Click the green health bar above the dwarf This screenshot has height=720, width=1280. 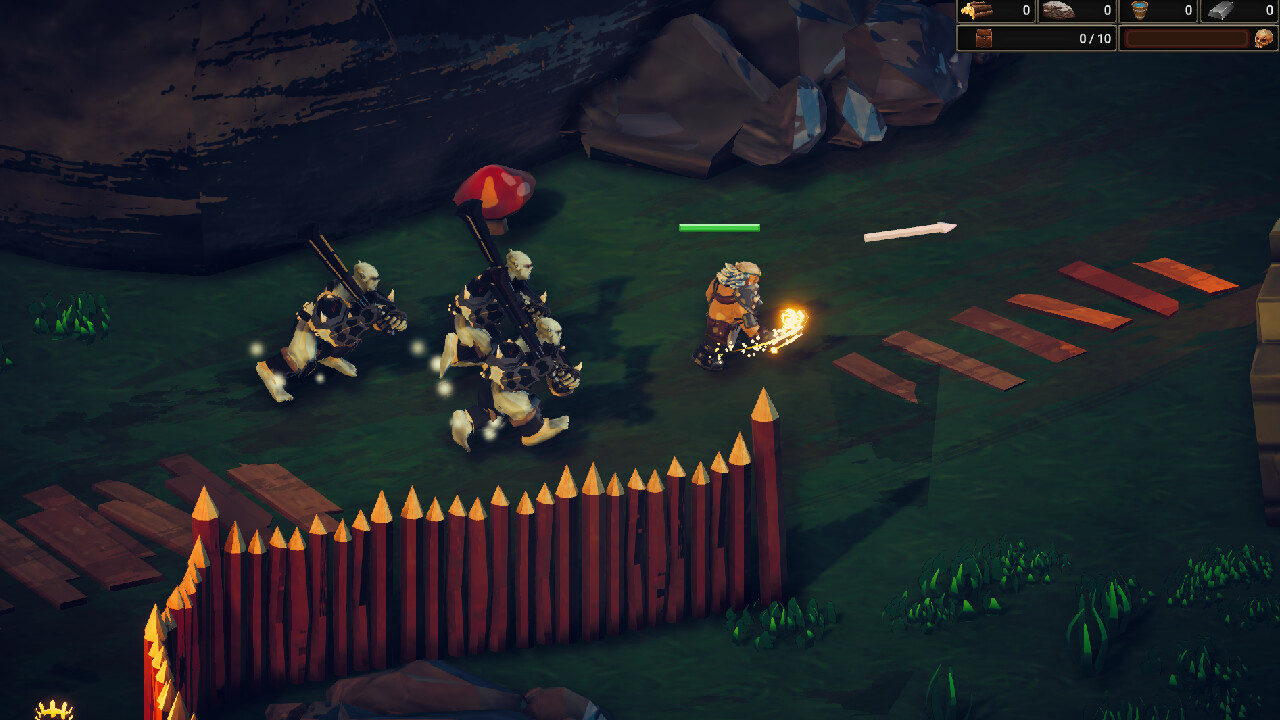pyautogui.click(x=719, y=227)
